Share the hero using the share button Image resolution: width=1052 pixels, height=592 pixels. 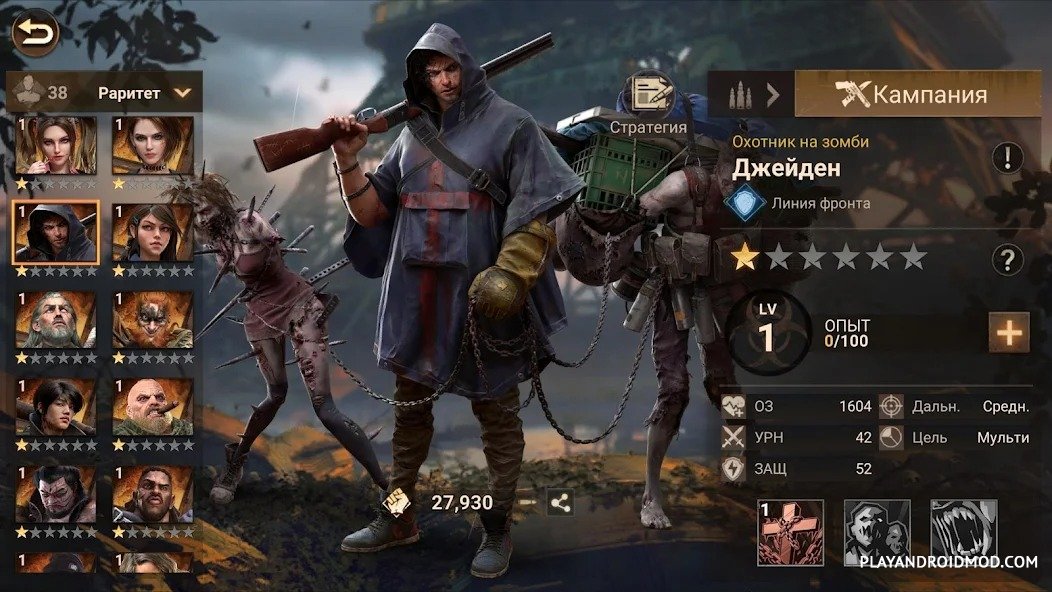560,502
